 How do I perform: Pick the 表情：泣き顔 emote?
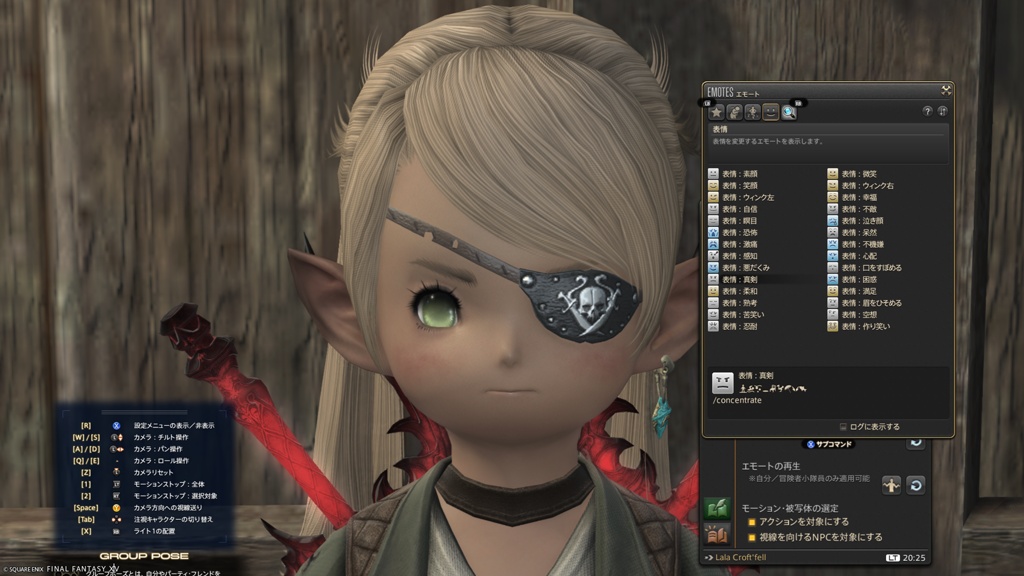(862, 221)
